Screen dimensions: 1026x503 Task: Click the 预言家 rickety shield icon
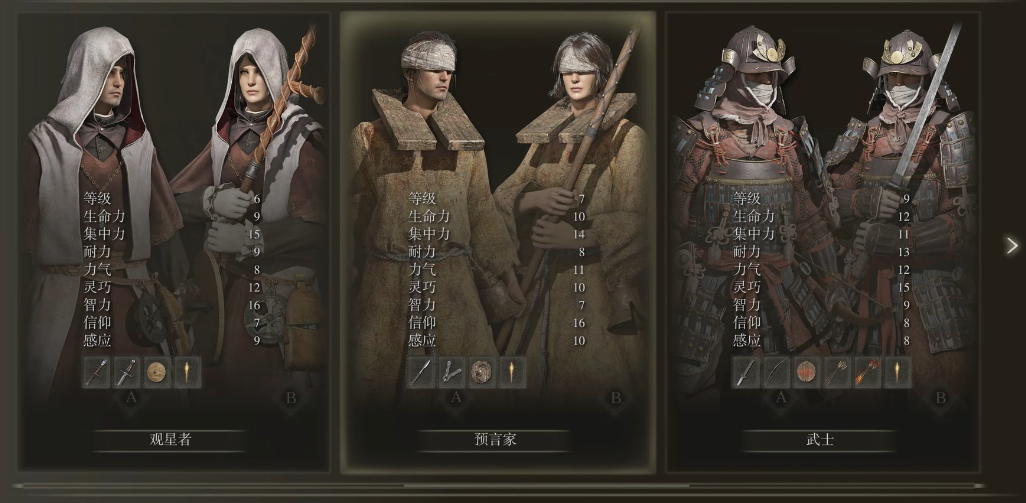coord(481,373)
